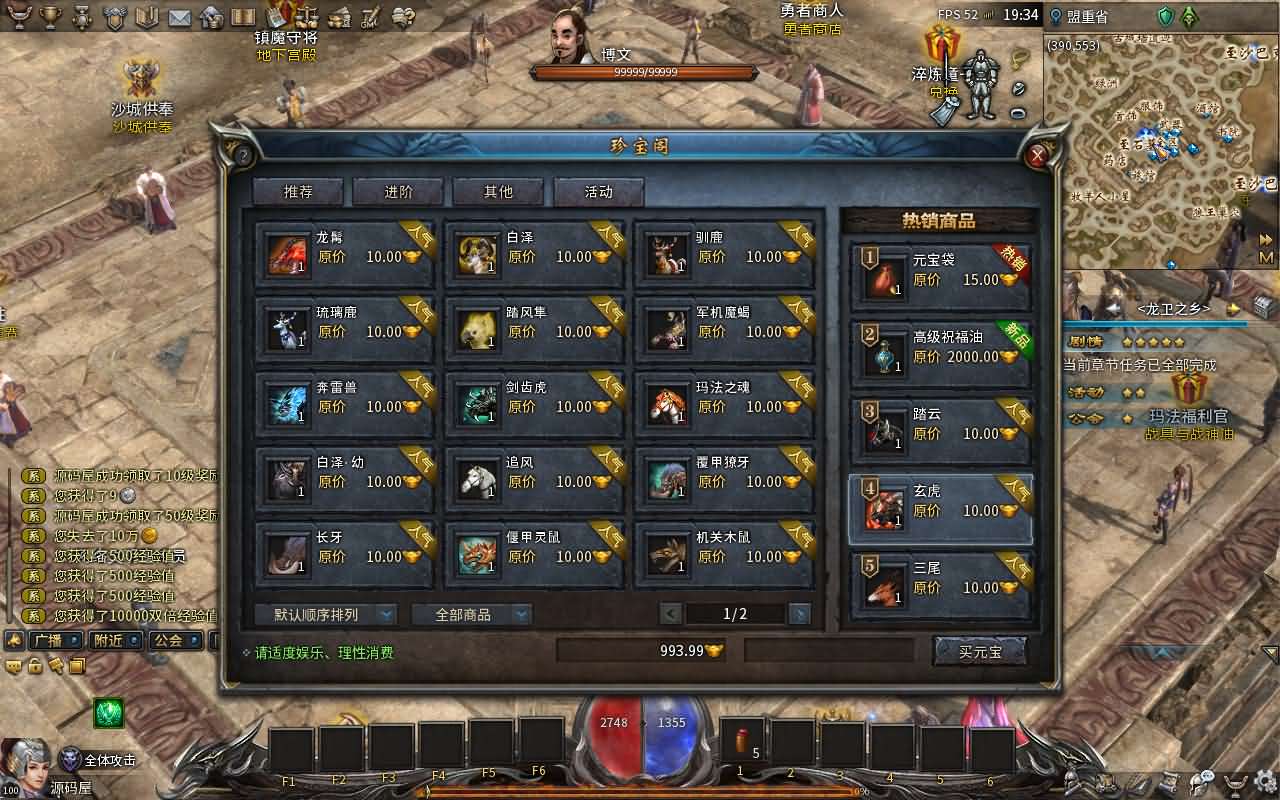
Task: Switch to the 推荐 tab
Action: [297, 192]
